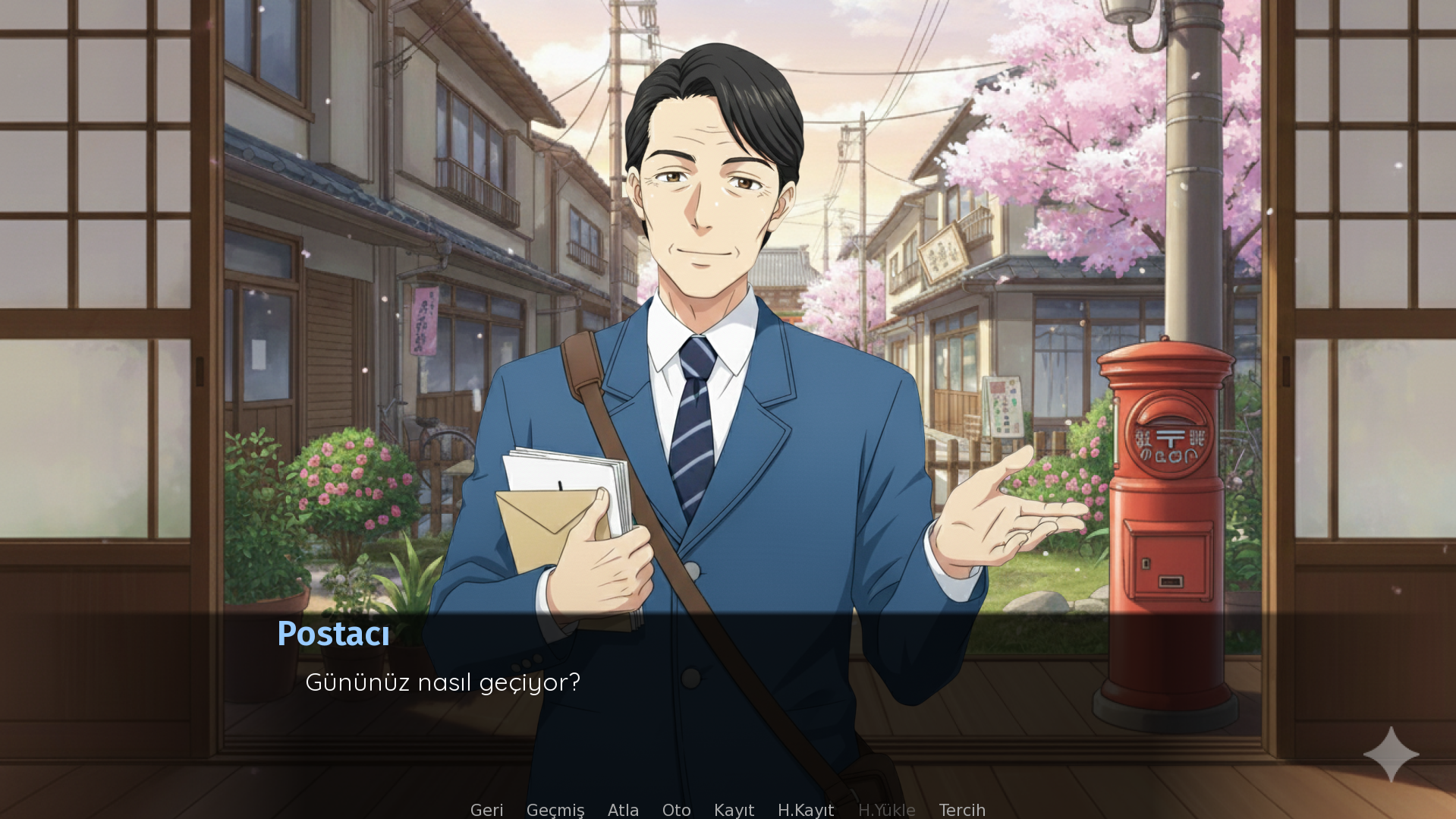The image size is (1456, 819).
Task: Click Oto, located between Atla and Kayıt
Action: (676, 810)
